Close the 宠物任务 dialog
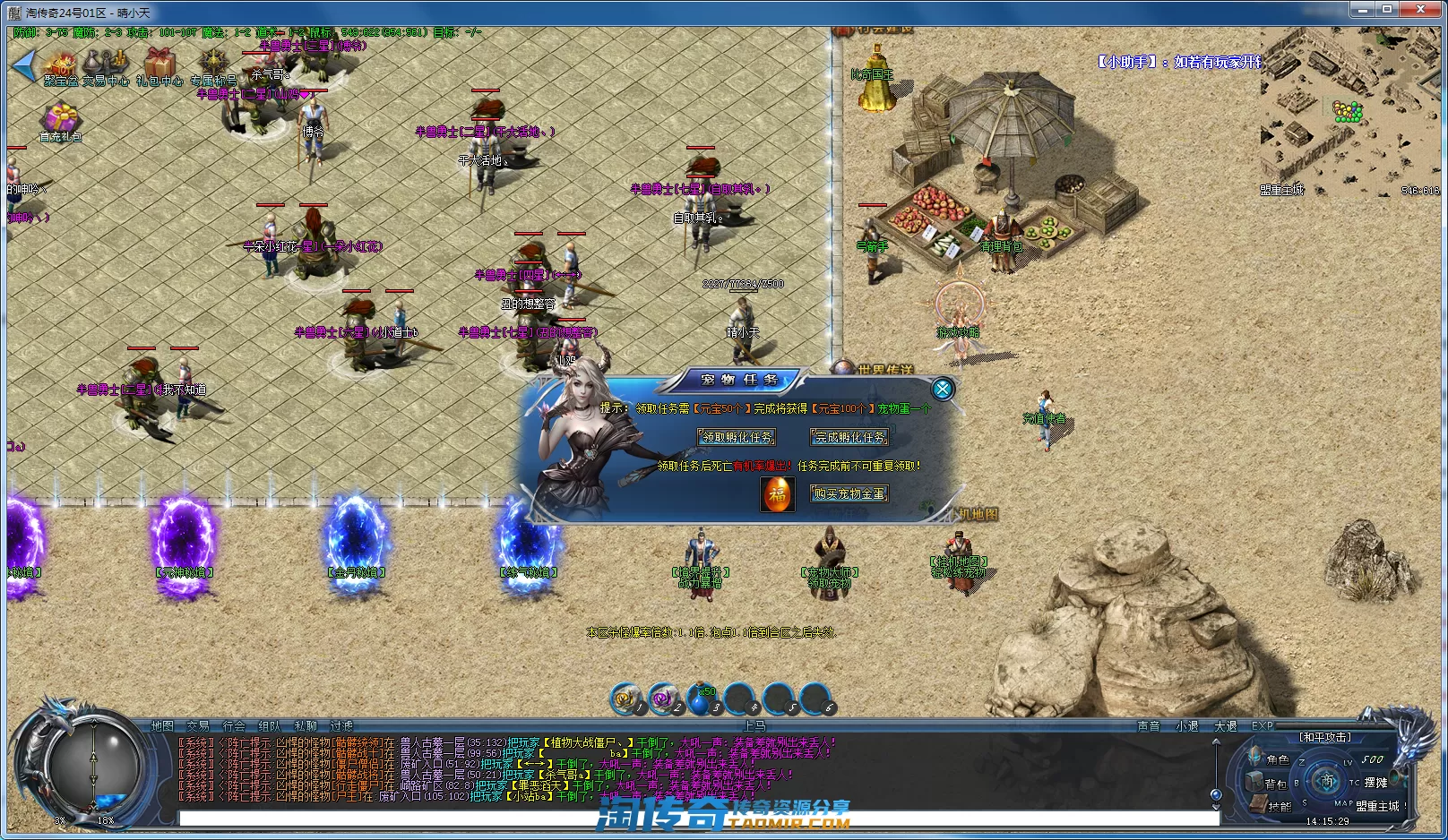 942,389
